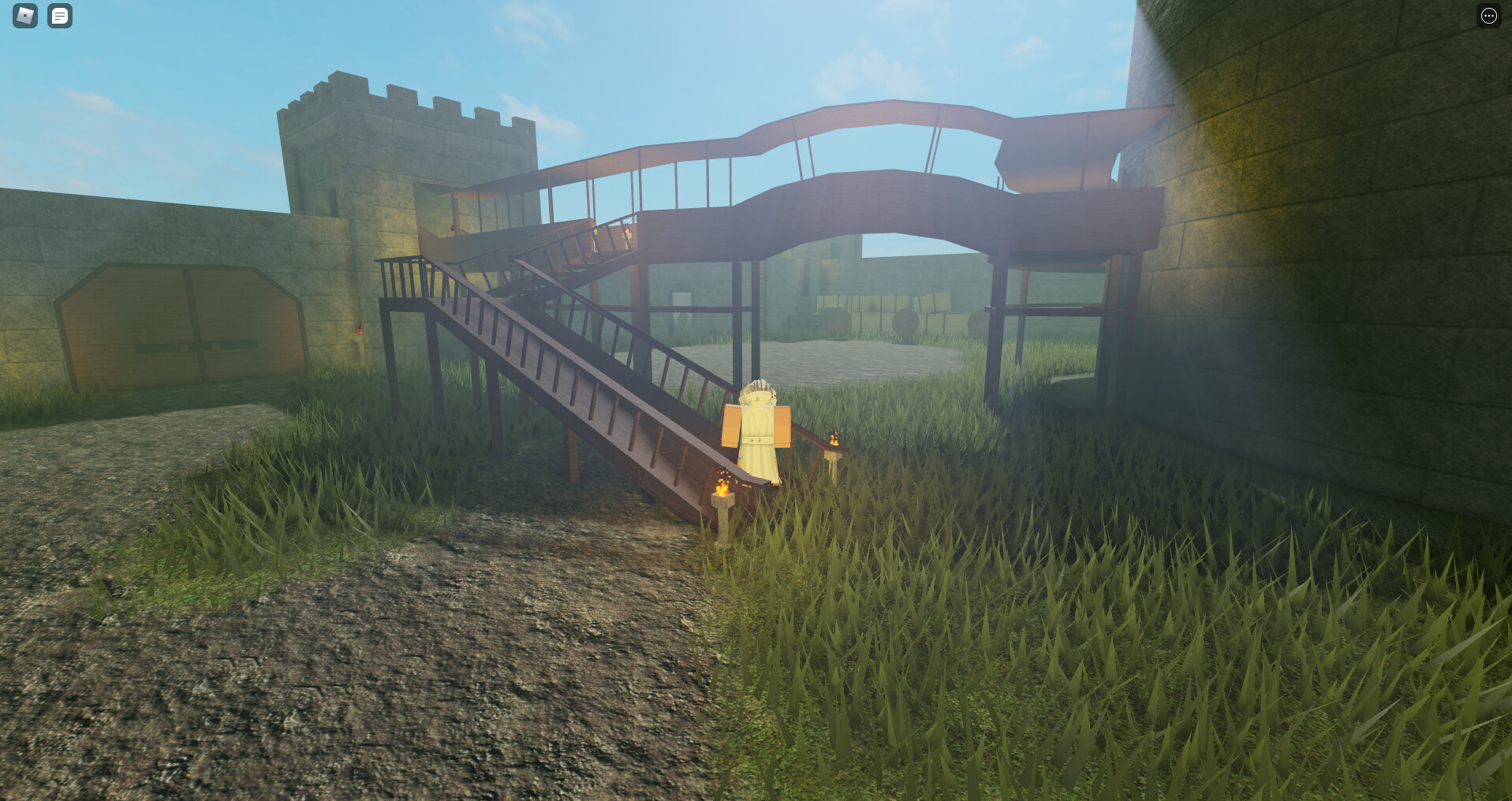Screen dimensions: 1512x801
Task: Click the three-dot more actions icon
Action: (x=1489, y=15)
